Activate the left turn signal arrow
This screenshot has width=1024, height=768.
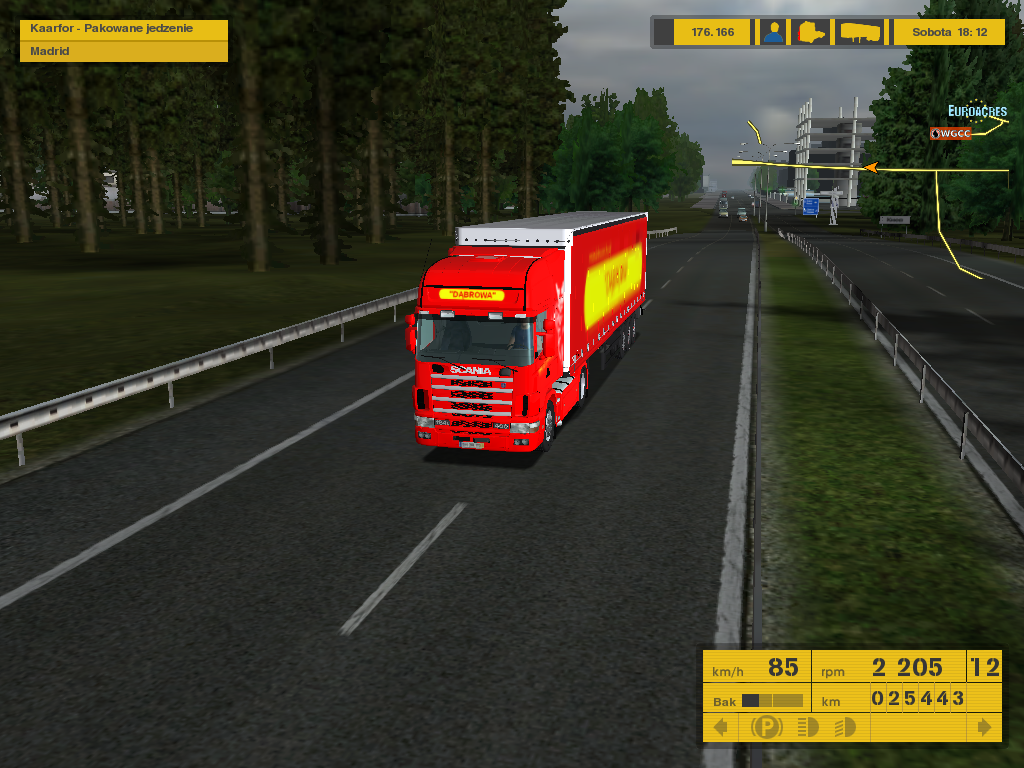(x=721, y=727)
